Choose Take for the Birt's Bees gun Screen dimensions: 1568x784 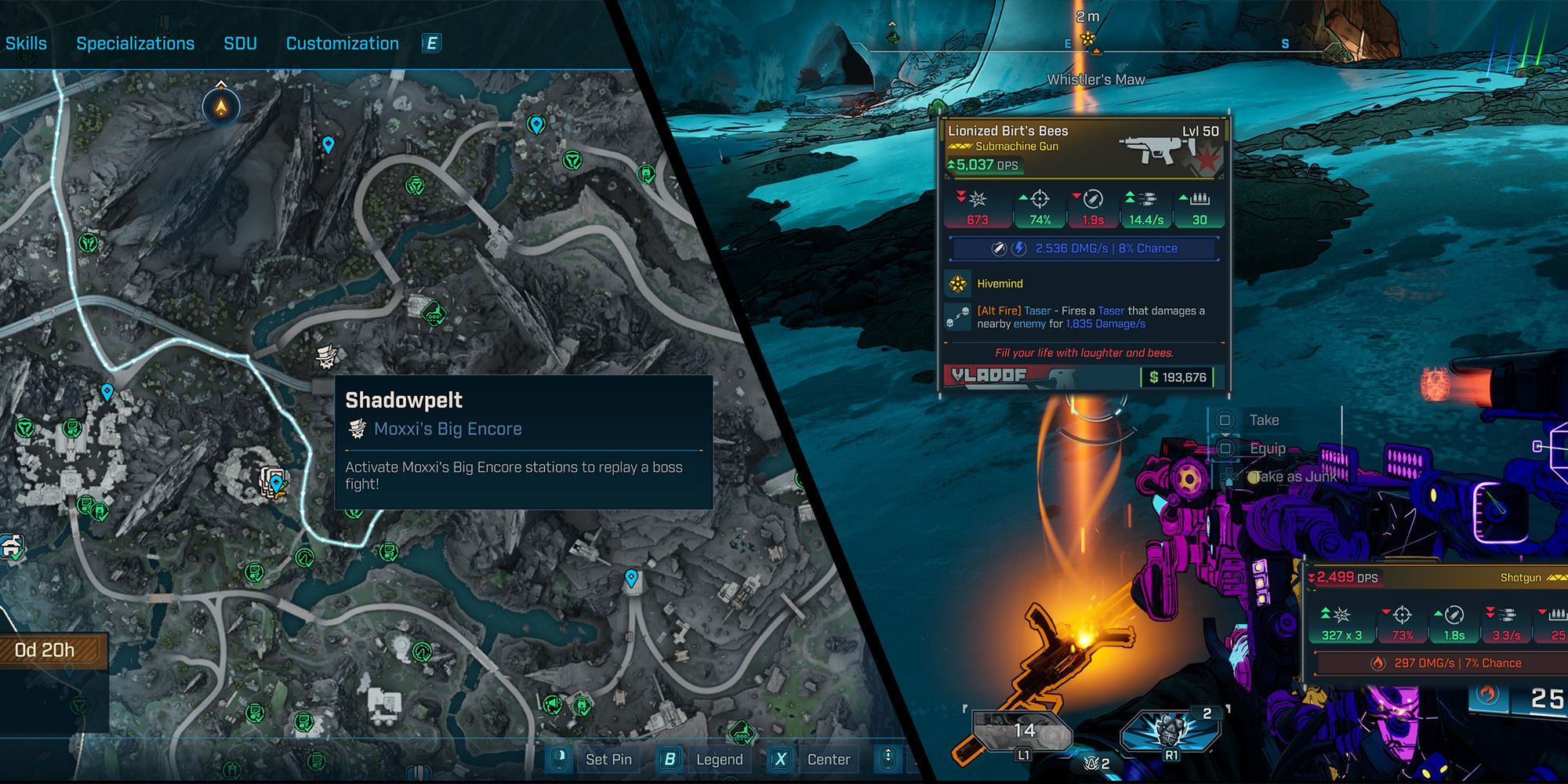tap(1263, 420)
